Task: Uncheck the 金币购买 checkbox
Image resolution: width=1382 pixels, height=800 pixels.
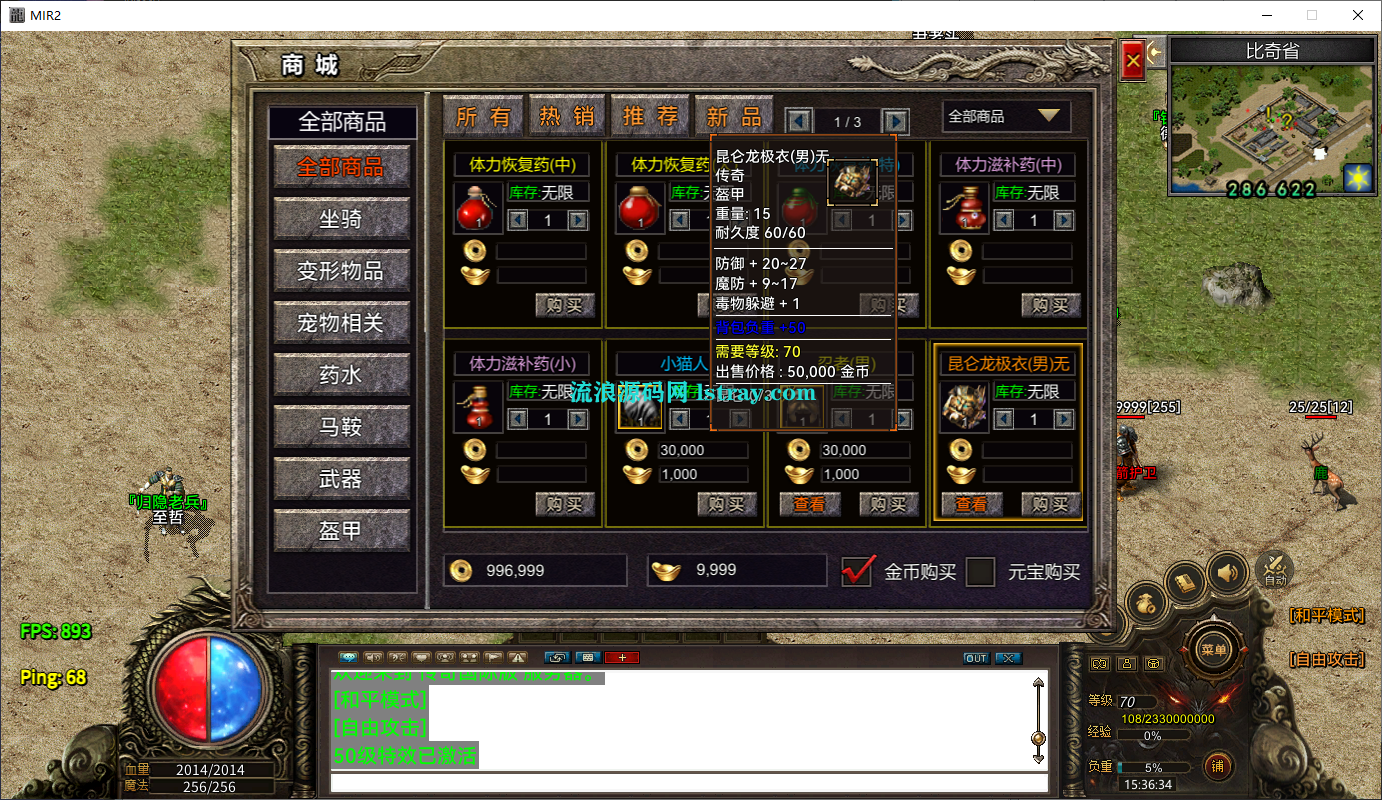Action: coord(857,572)
